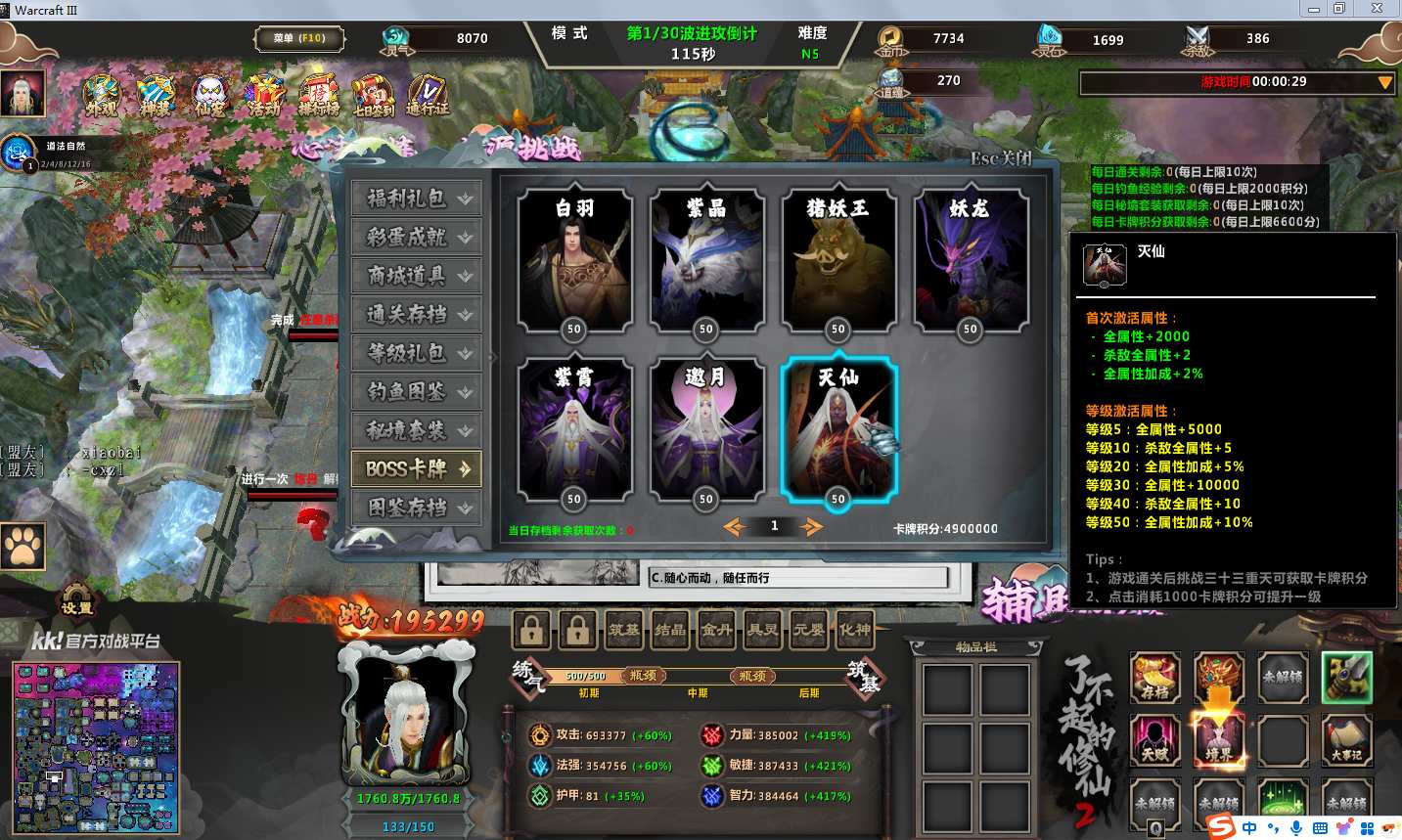Viewport: 1402px width, 840px height.
Task: Choose the 邀月 boss card
Action: [x=705, y=430]
